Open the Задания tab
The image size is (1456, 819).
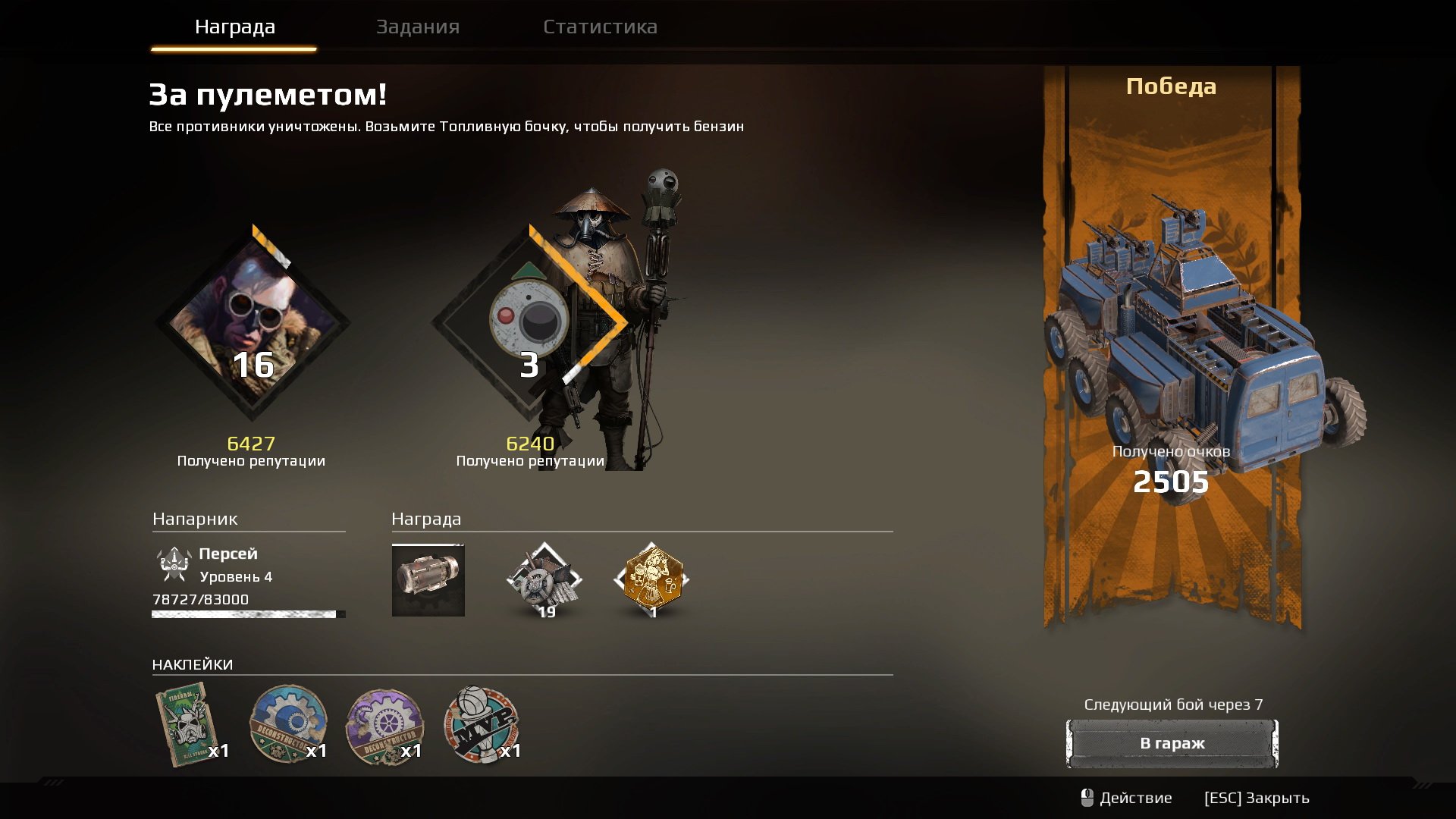[x=418, y=27]
